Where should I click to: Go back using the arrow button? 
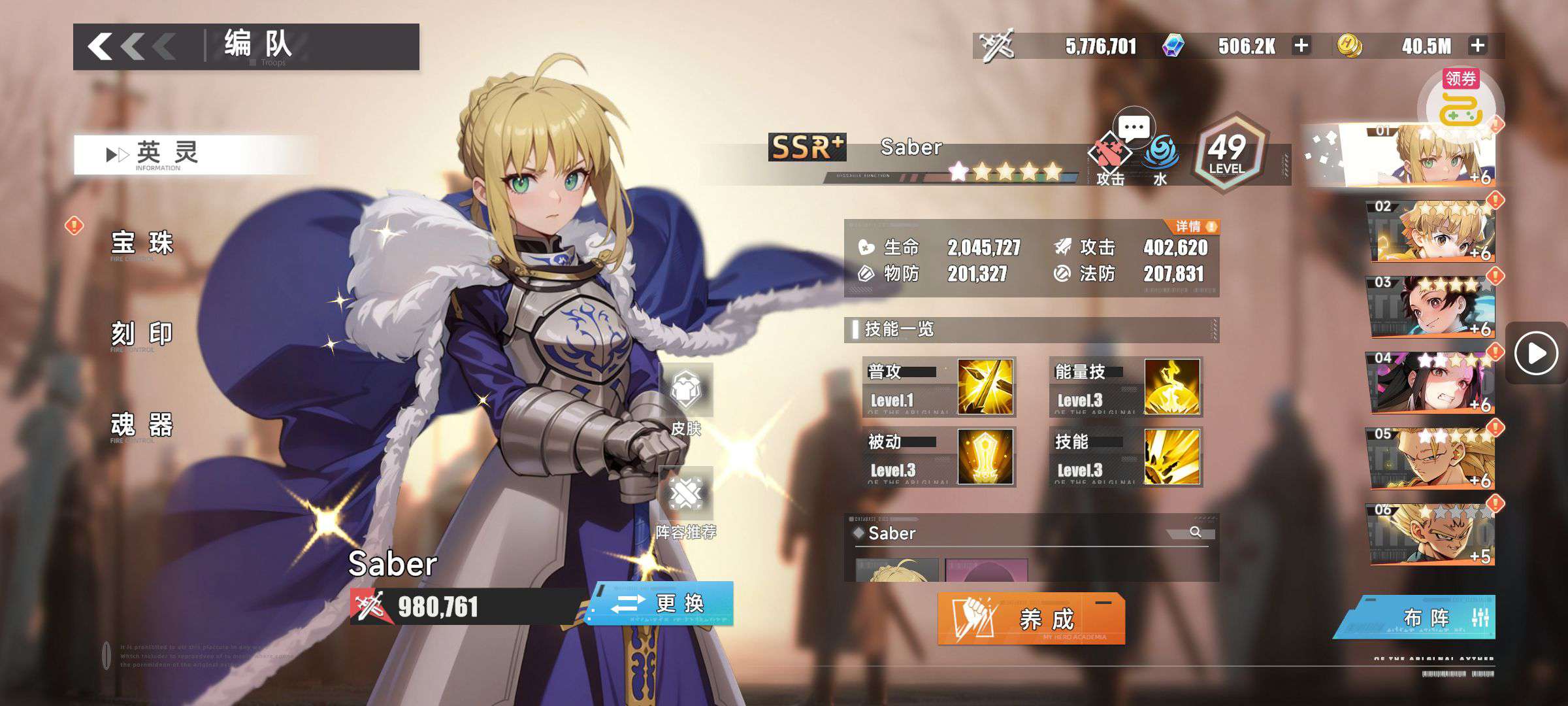(131, 46)
